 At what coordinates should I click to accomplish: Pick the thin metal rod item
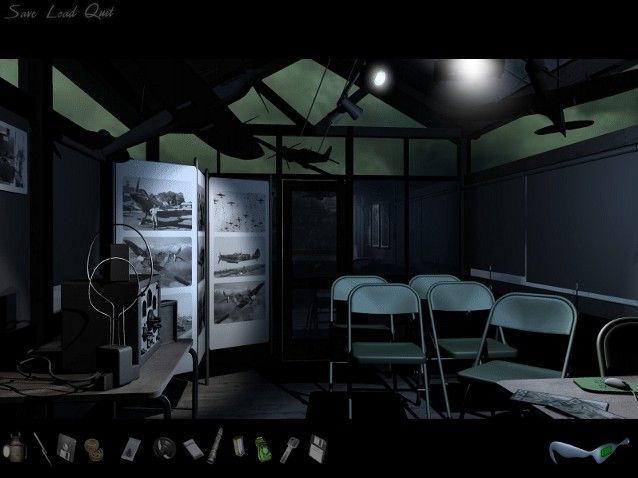[42, 446]
